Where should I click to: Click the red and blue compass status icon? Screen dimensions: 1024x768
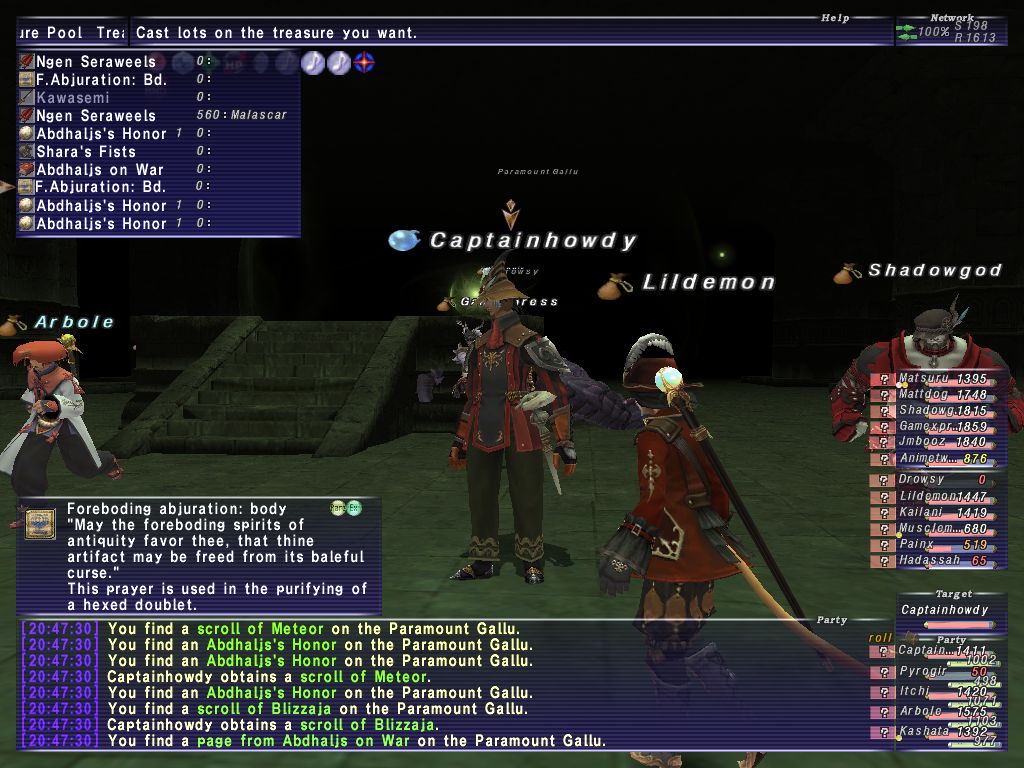pyautogui.click(x=365, y=62)
